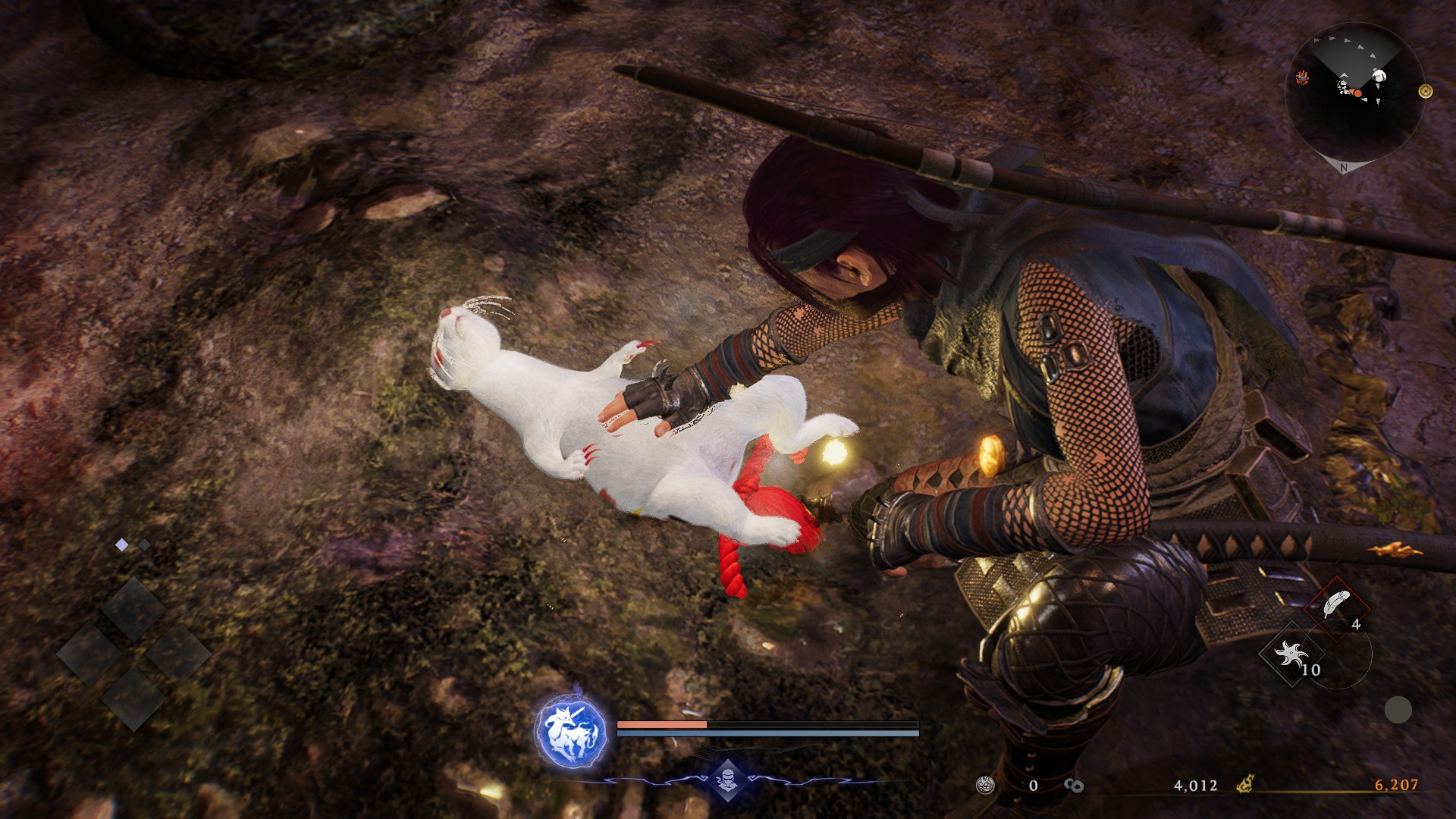Click the flaming demon marker on minimap

coord(1302,77)
